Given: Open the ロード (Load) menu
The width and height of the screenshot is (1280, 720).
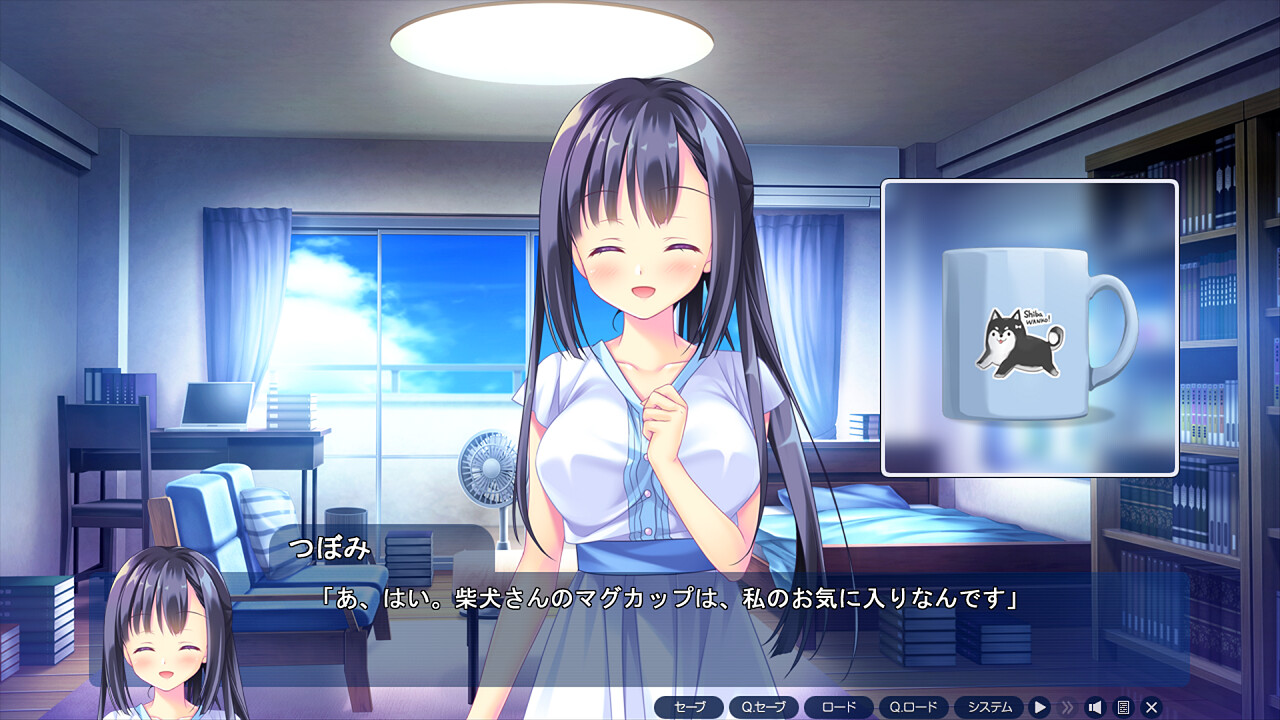Looking at the screenshot, I should pos(838,707).
